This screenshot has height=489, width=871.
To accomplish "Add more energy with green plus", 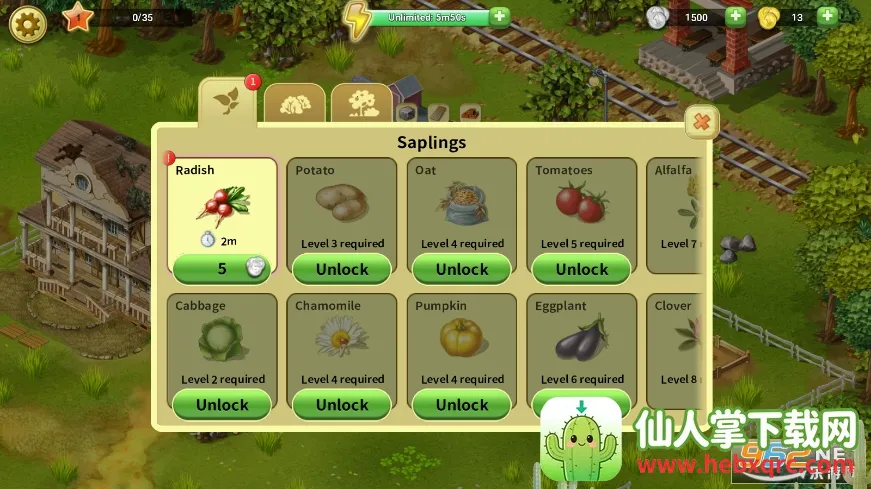I will [x=499, y=17].
